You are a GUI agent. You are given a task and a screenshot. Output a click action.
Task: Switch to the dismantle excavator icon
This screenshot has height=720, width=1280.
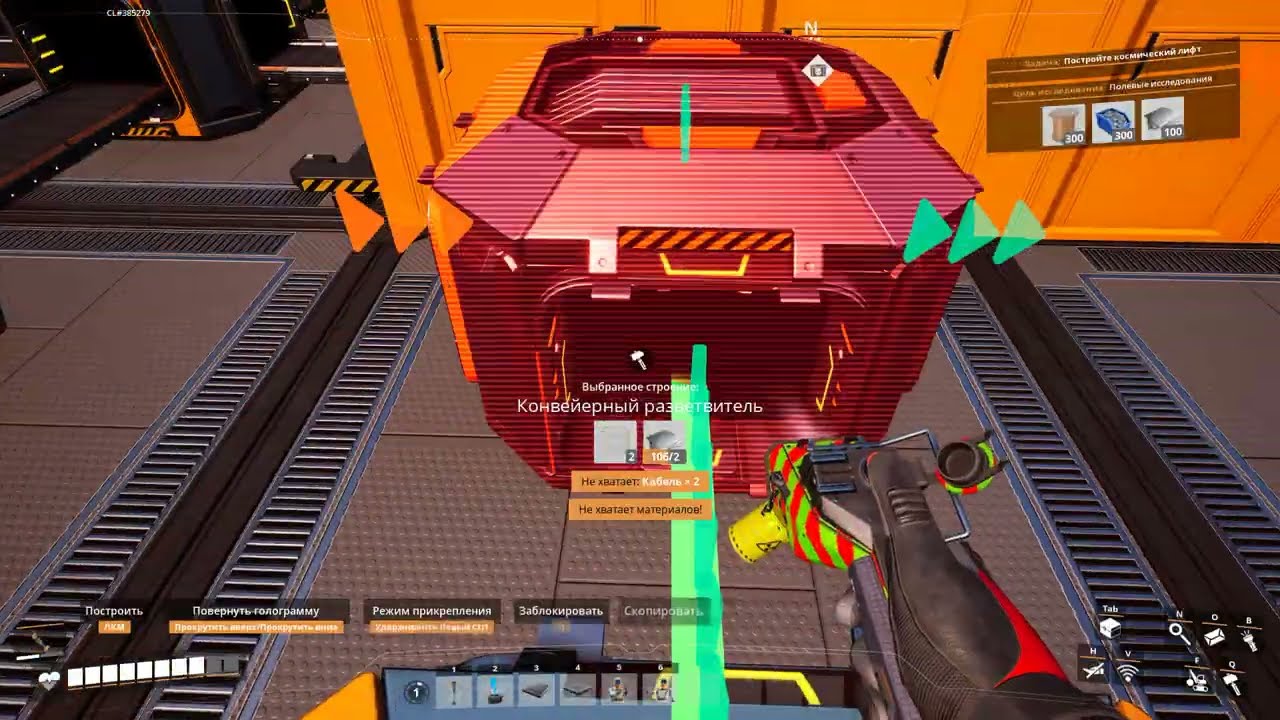[x=1196, y=681]
